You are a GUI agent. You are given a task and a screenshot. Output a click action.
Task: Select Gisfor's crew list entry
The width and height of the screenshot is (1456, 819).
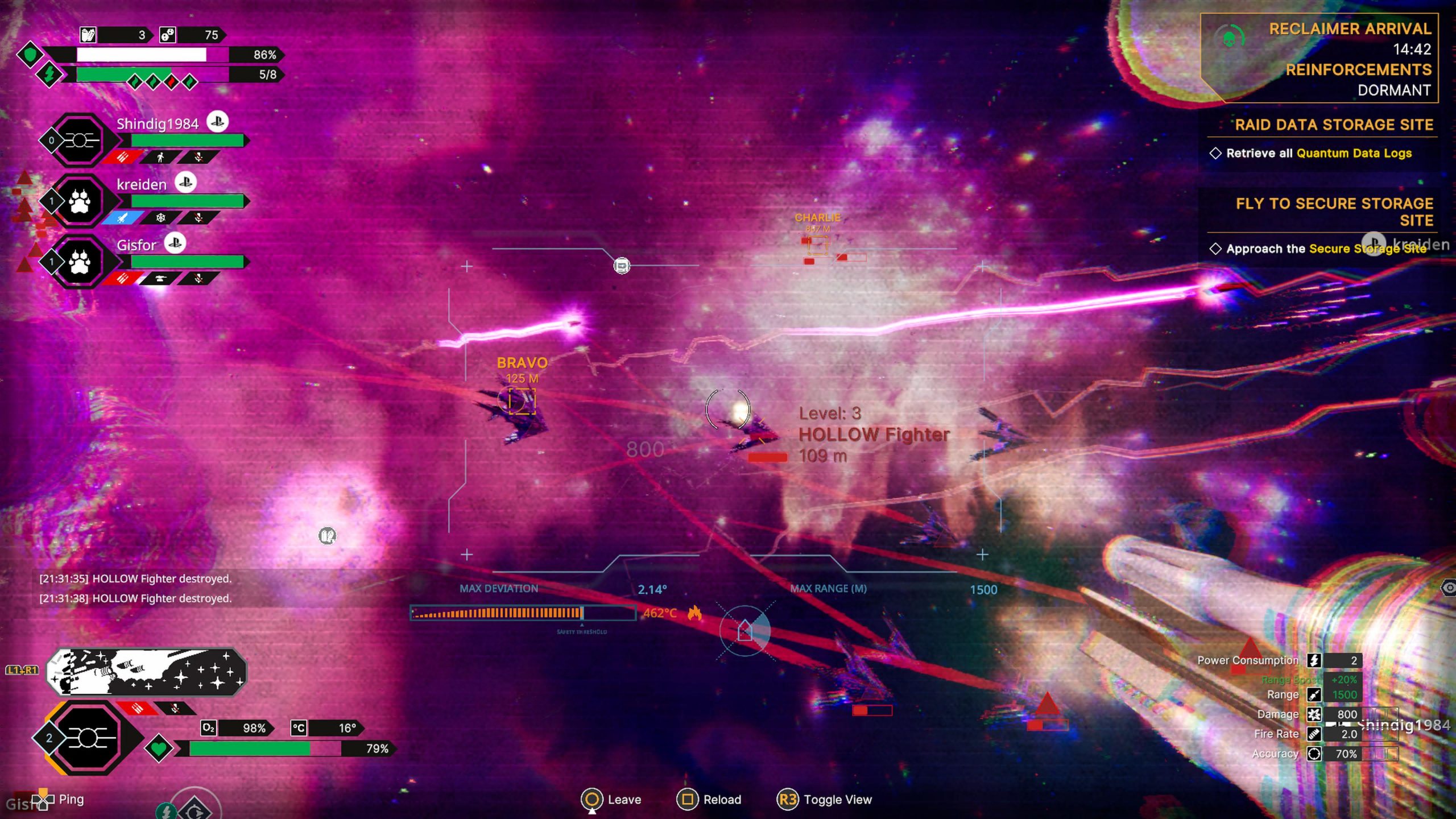136,245
